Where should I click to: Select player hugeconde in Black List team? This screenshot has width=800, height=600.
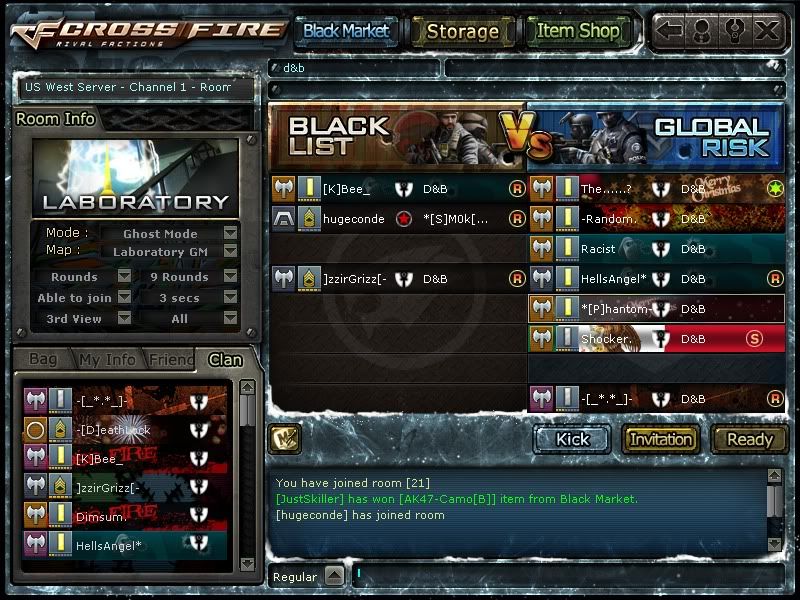click(x=354, y=219)
